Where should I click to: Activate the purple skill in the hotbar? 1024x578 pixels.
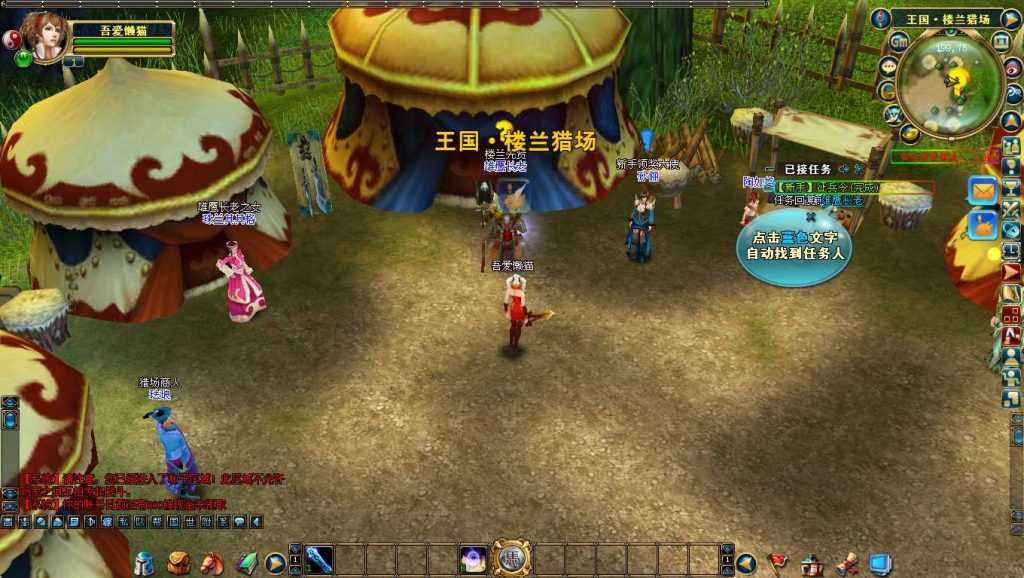tap(473, 559)
